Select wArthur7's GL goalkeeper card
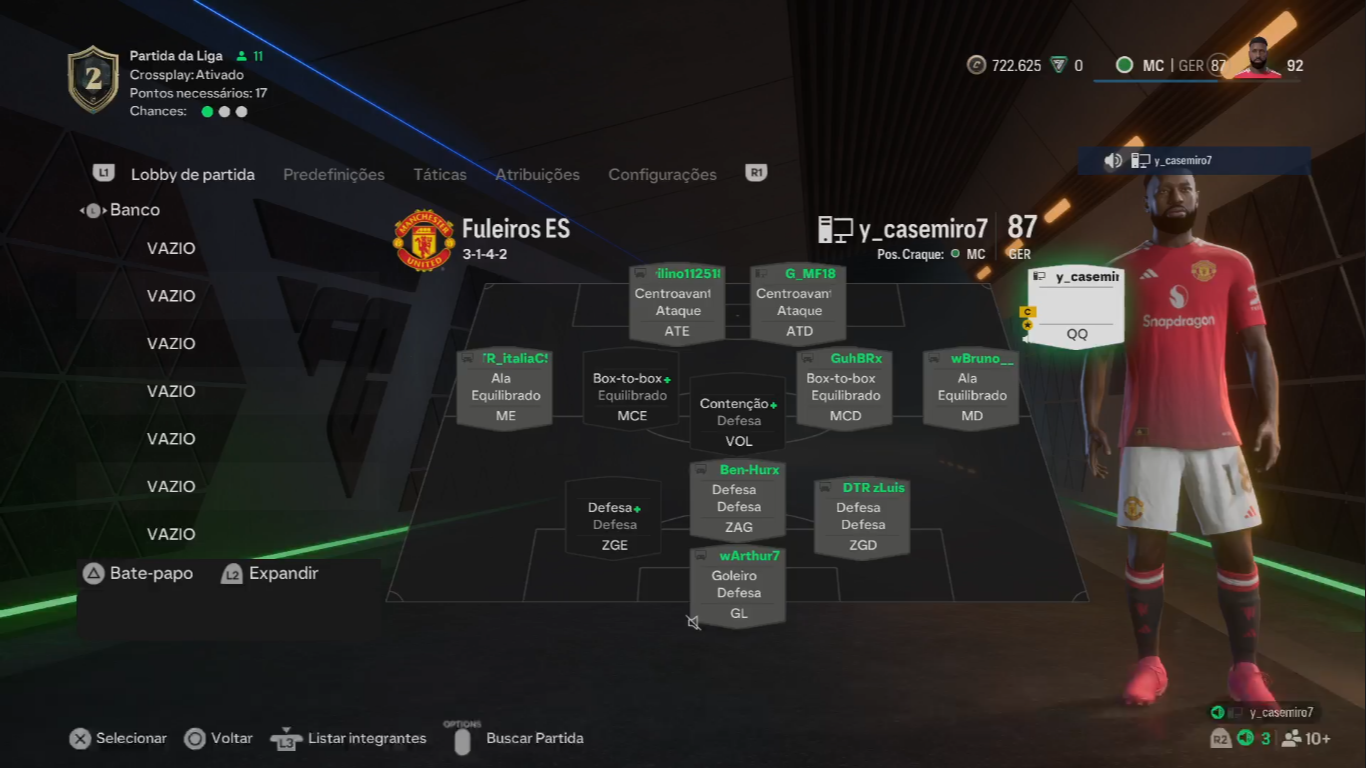 pyautogui.click(x=738, y=587)
